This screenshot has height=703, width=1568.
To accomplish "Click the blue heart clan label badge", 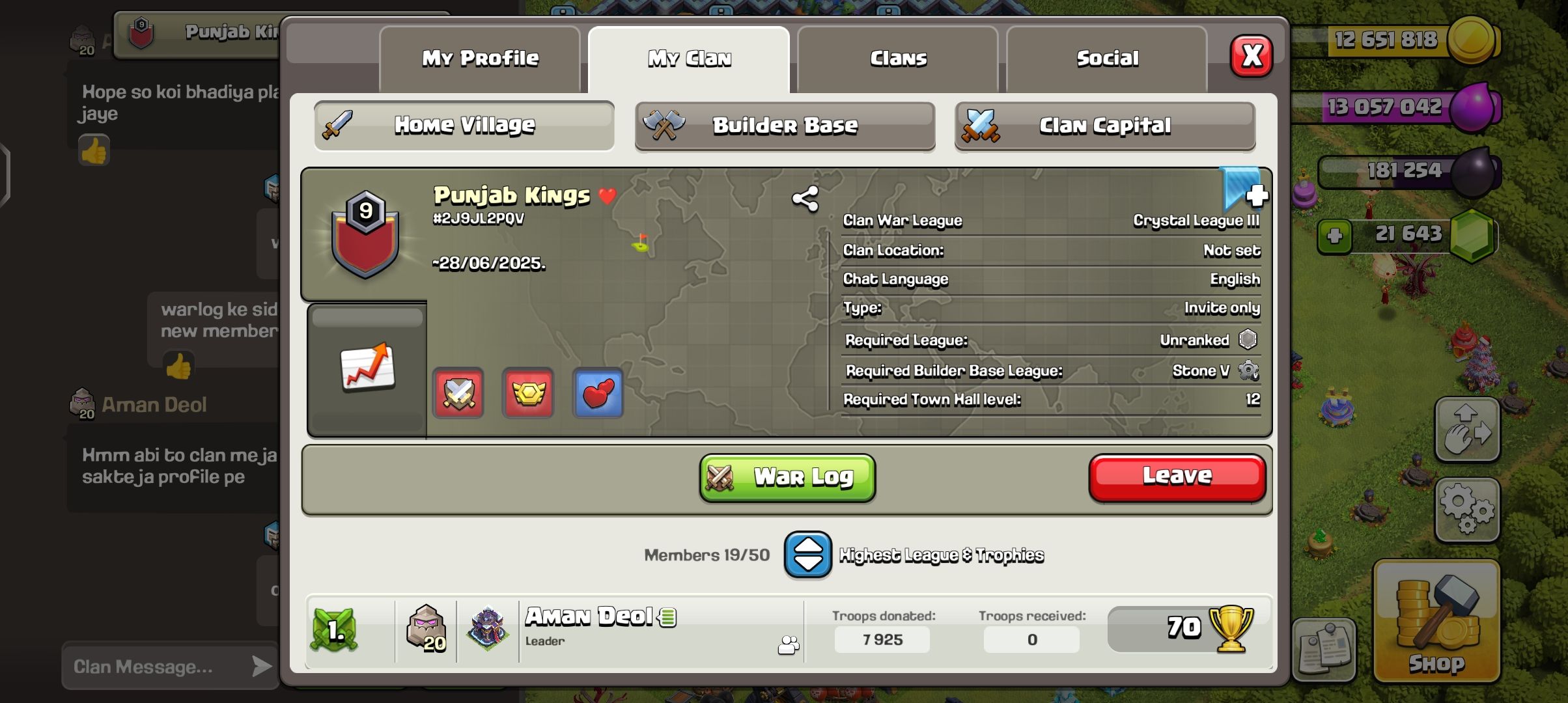I will click(598, 393).
